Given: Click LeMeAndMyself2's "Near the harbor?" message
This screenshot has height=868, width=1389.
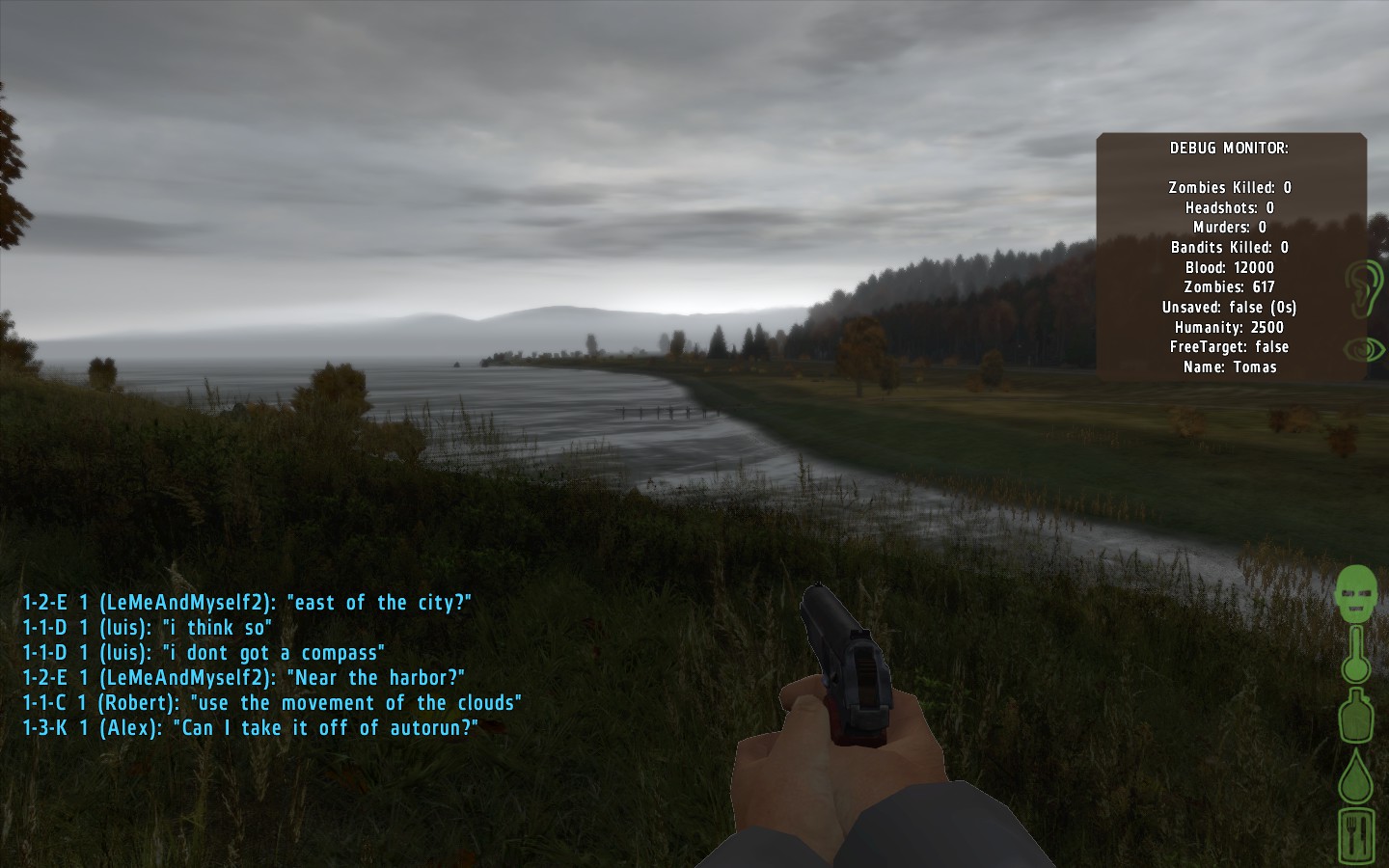Looking at the screenshot, I should 244,678.
